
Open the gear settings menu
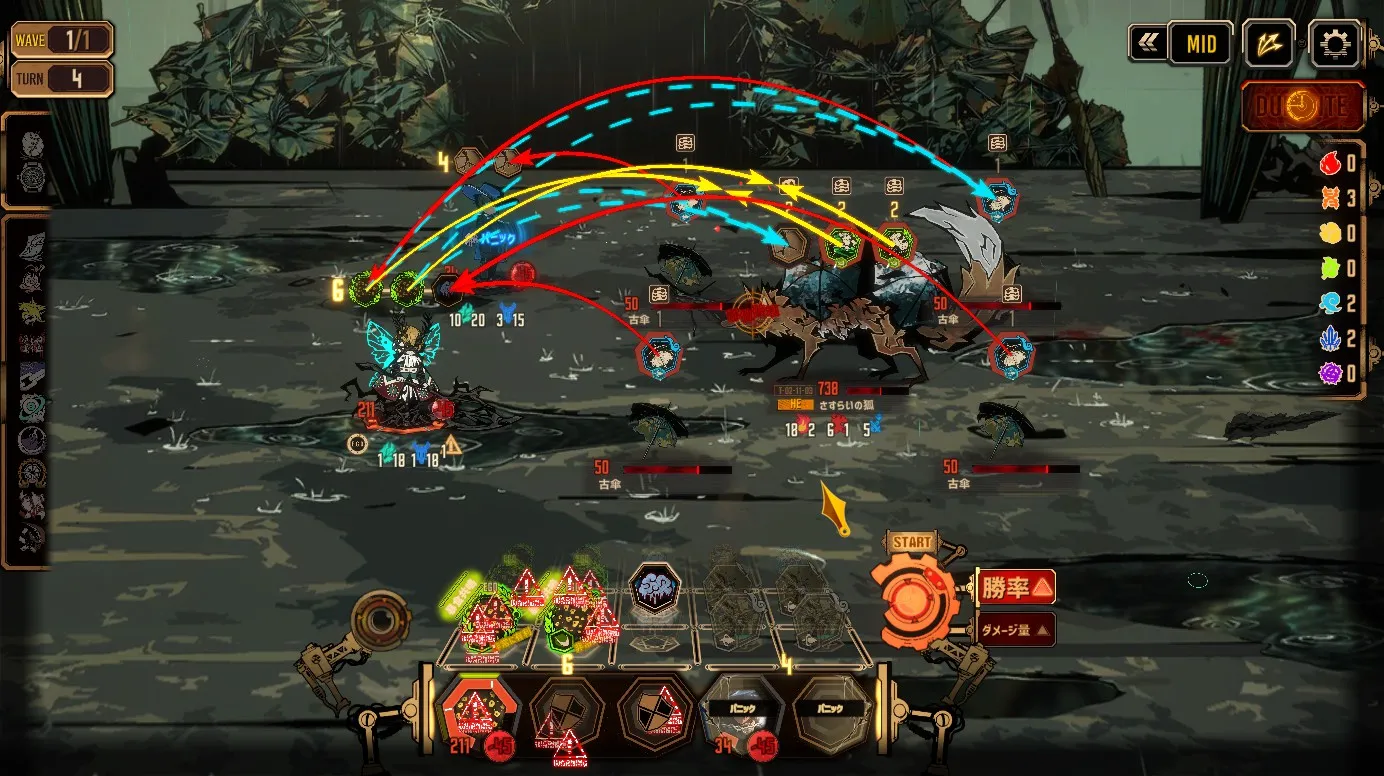click(x=1335, y=44)
